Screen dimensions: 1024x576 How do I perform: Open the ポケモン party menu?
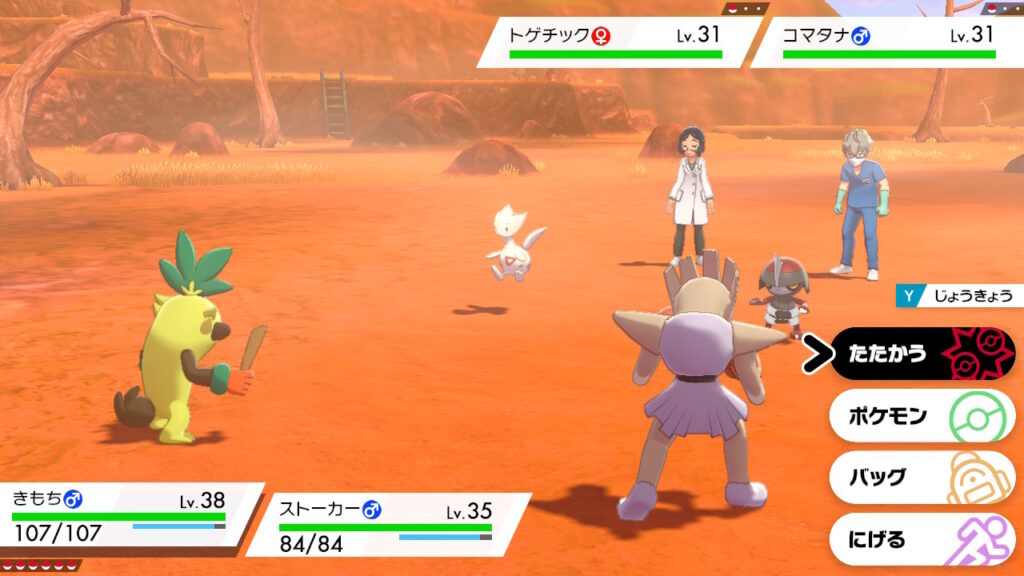[x=920, y=416]
